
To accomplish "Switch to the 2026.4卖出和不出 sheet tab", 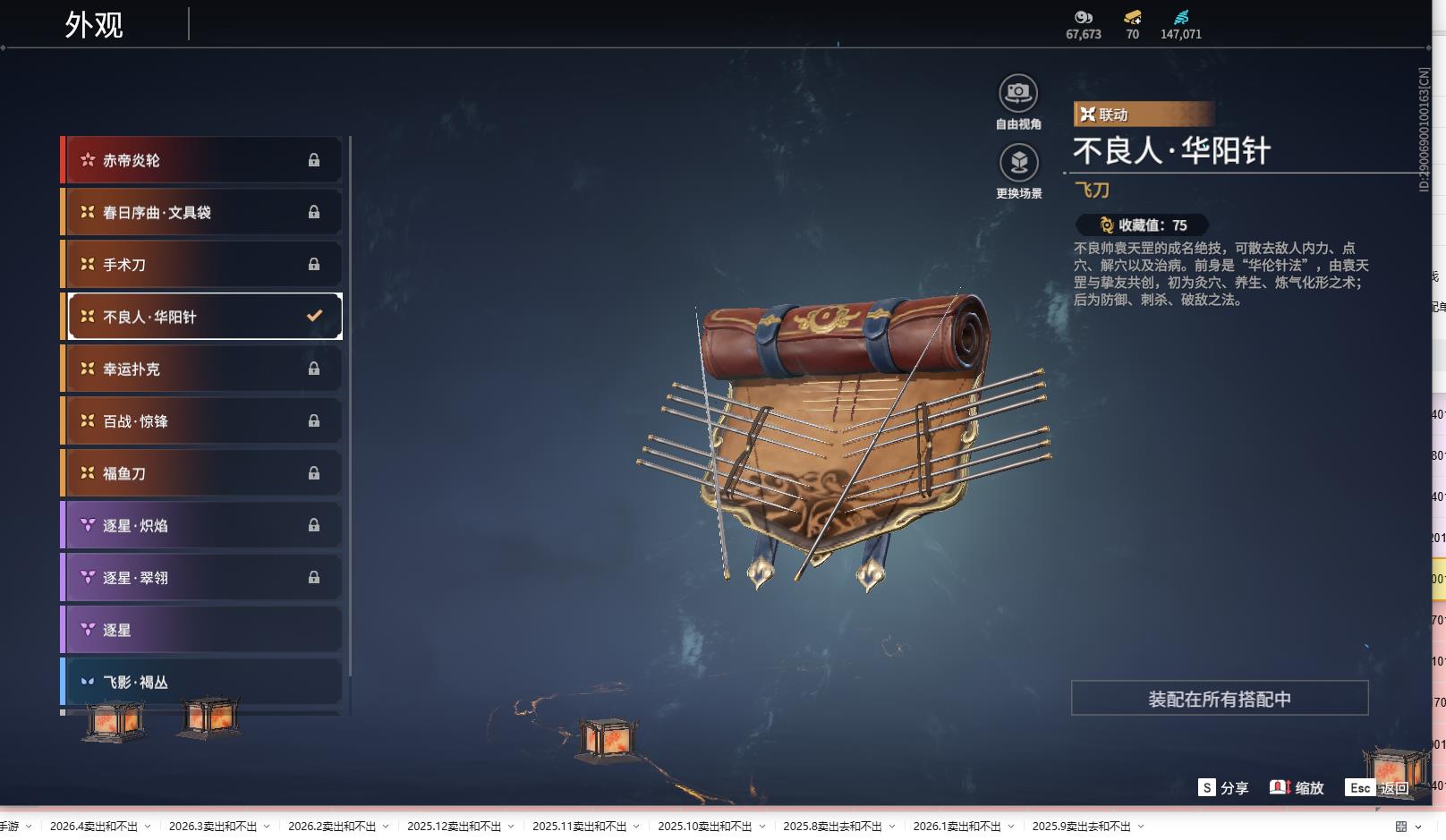I will pyautogui.click(x=94, y=827).
